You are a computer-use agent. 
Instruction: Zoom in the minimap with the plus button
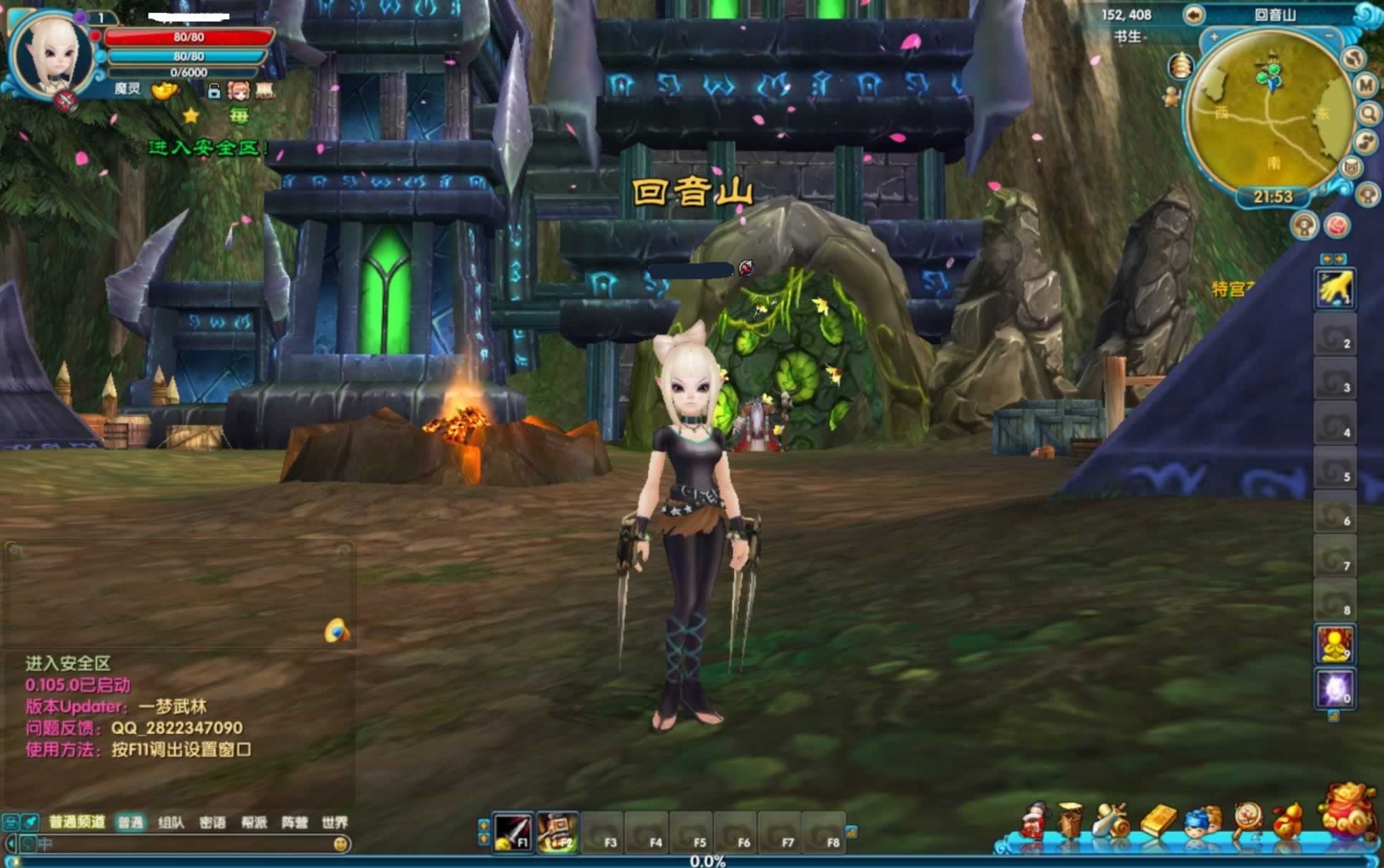(1214, 37)
